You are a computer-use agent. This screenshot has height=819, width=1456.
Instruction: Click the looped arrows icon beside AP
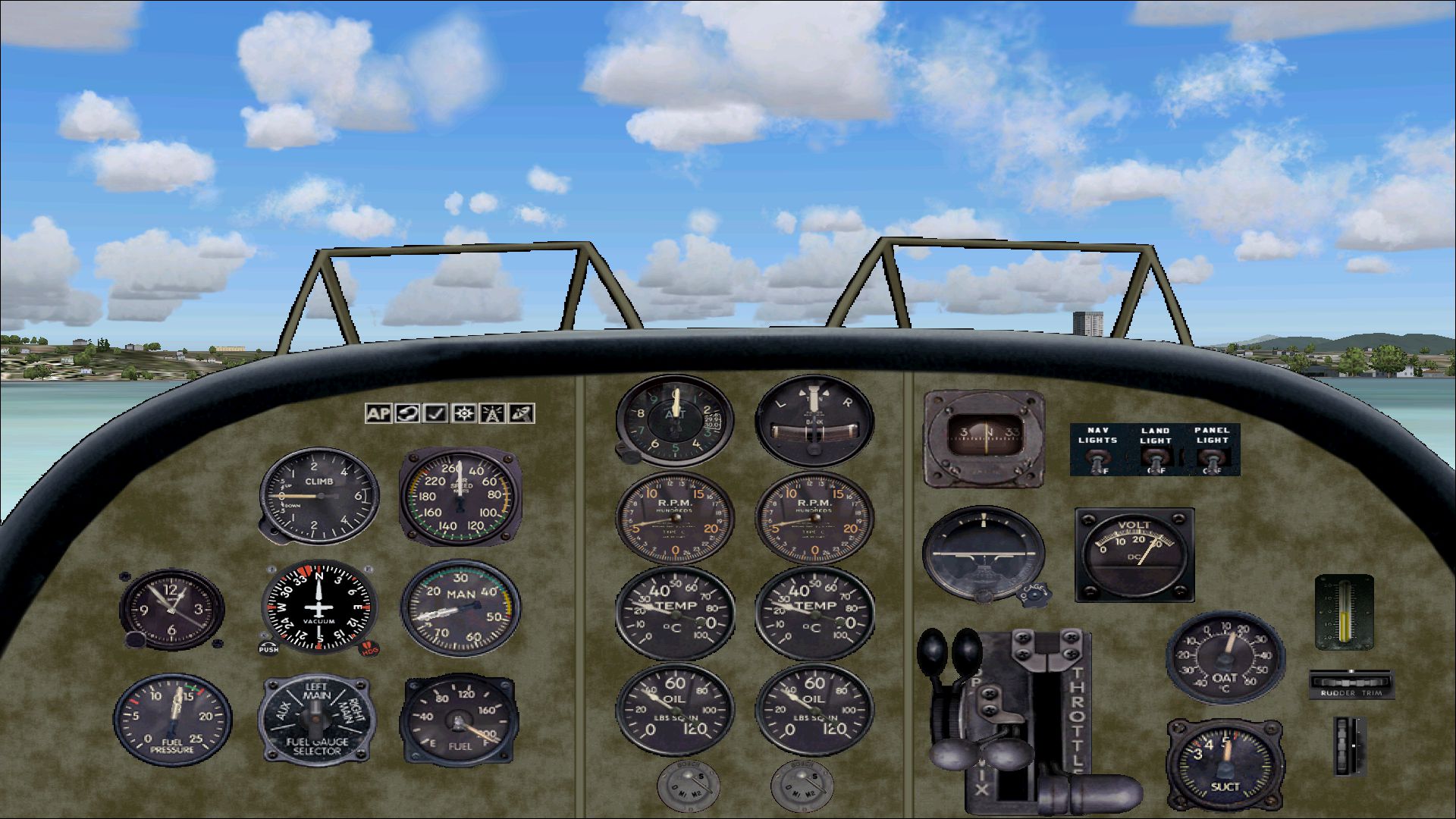pos(406,413)
